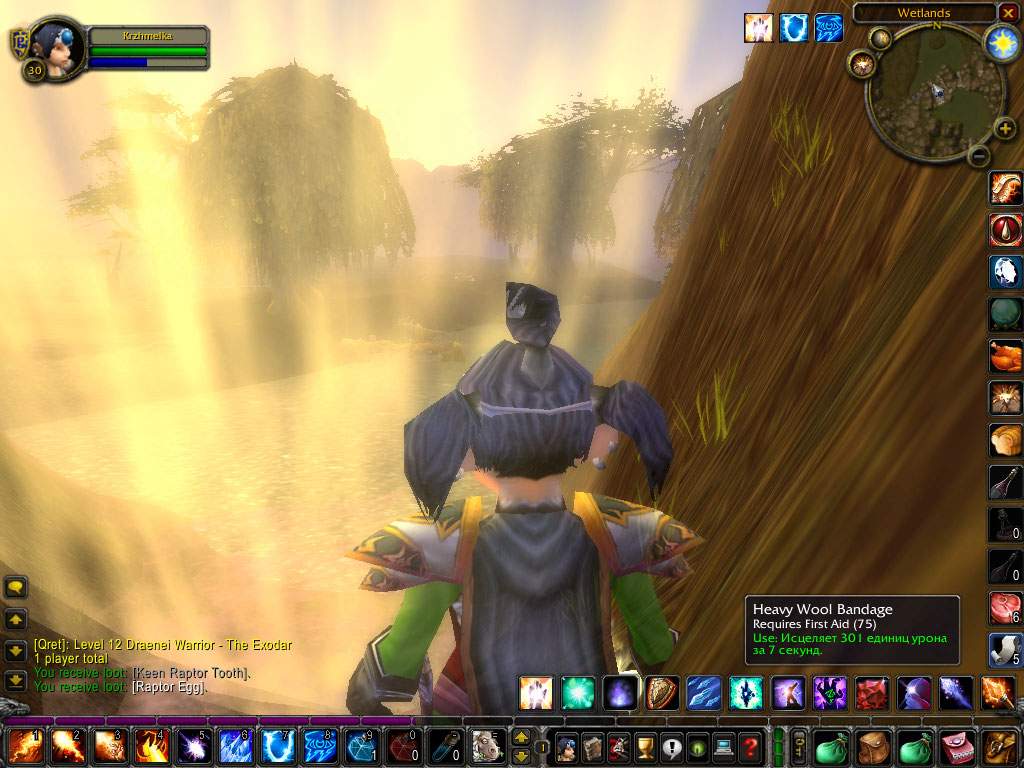This screenshot has height=768, width=1024.
Task: Use the roasted chicken food item
Action: [1005, 356]
